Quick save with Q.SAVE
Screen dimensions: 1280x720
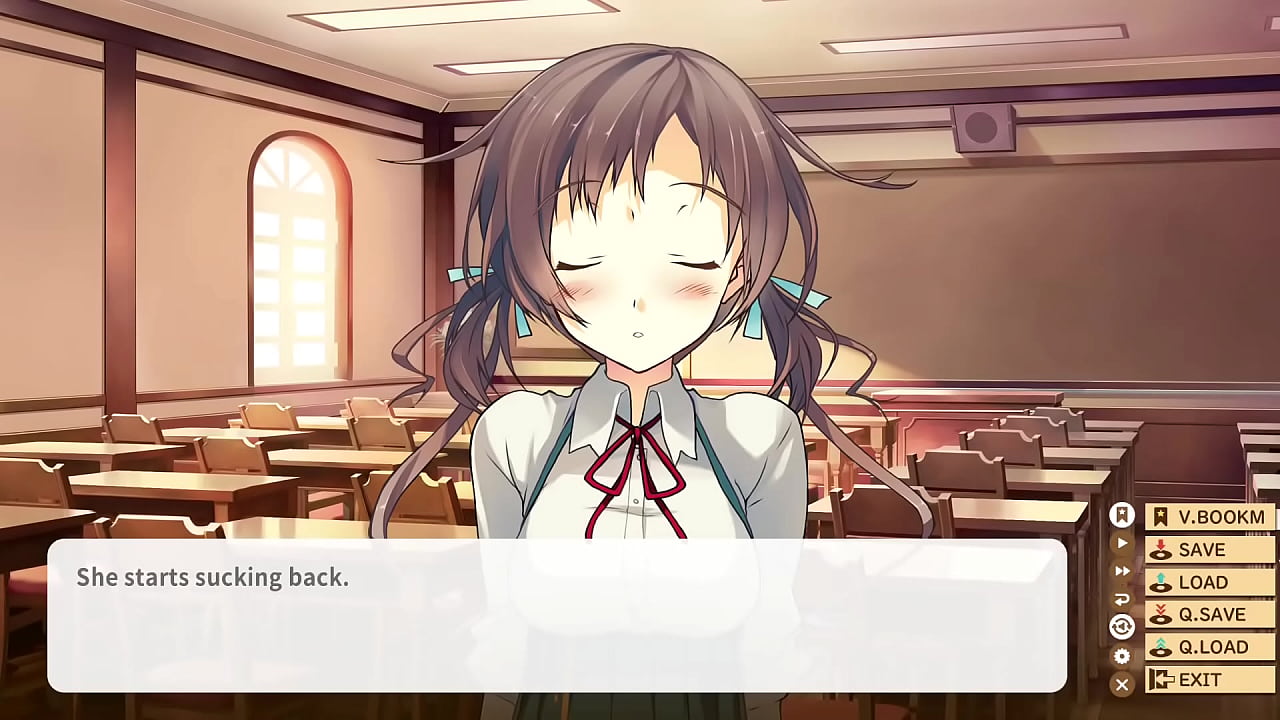pos(1210,614)
